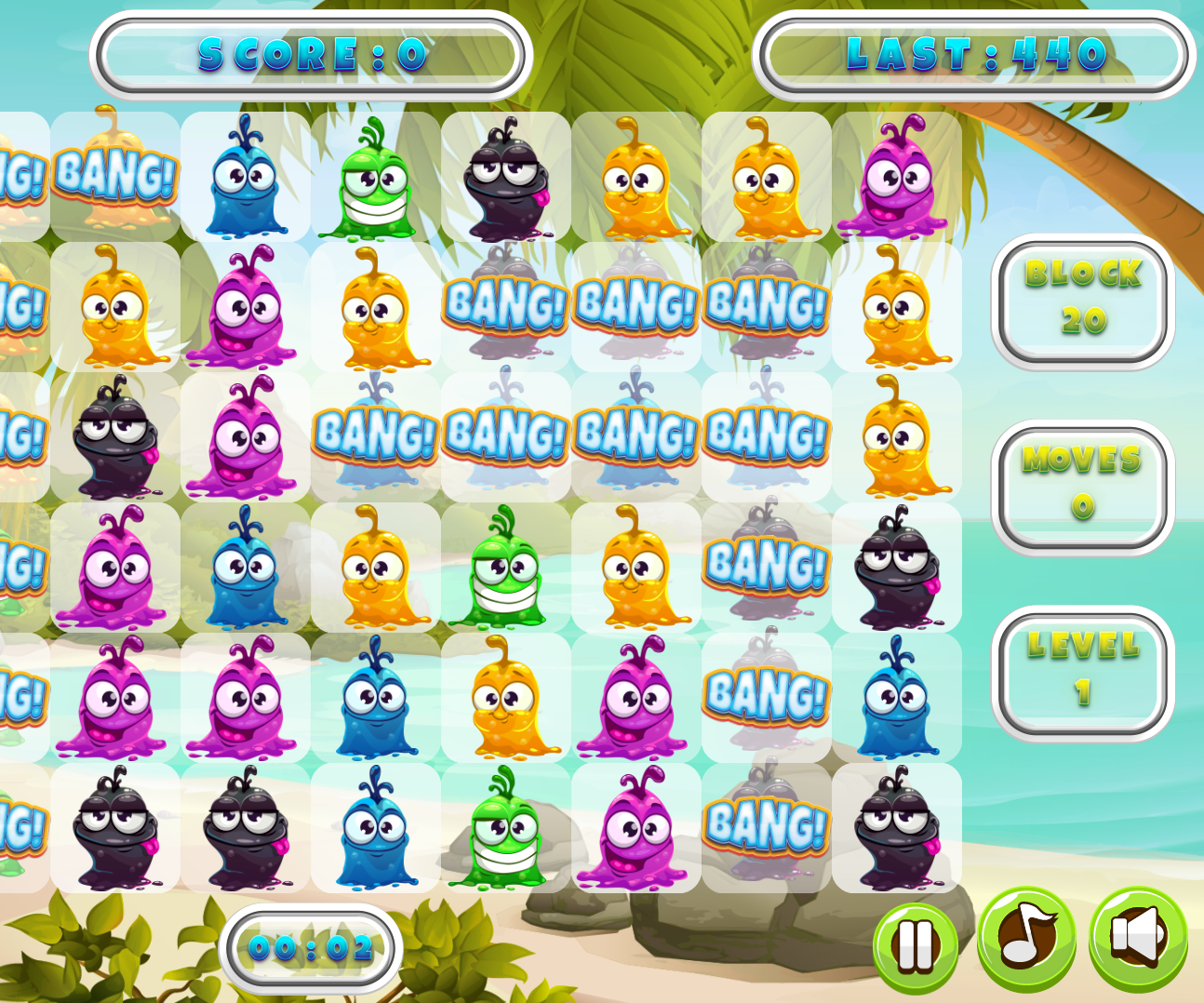Viewport: 1204px width, 1003px height.
Task: Mute sound with the speaker button
Action: 1138,938
